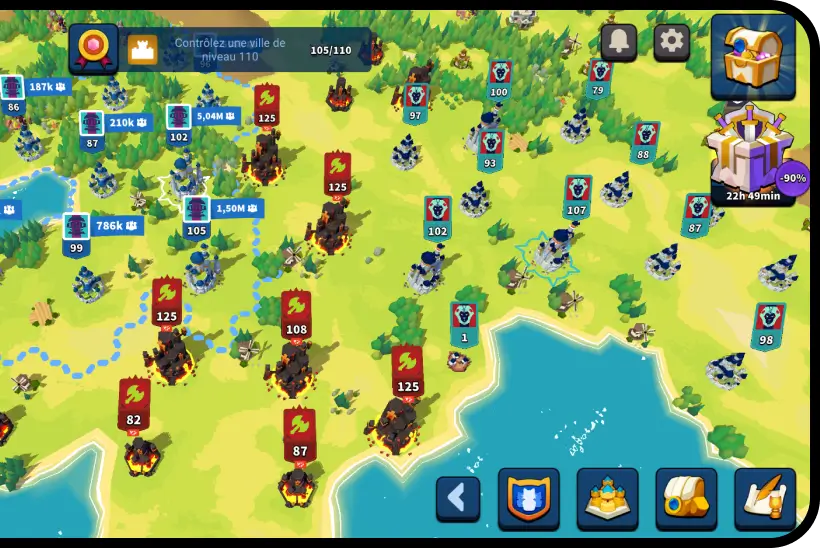
Task: Open the scroll and quill quests menu
Action: [x=765, y=497]
